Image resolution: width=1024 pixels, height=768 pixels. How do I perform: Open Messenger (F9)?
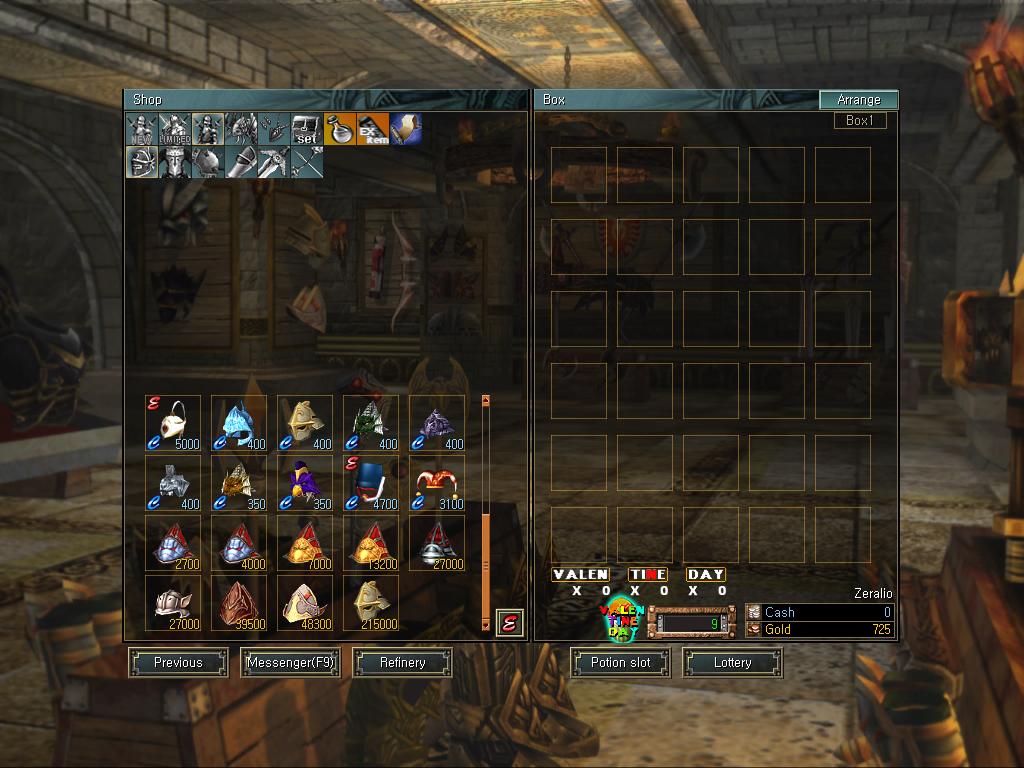[290, 662]
